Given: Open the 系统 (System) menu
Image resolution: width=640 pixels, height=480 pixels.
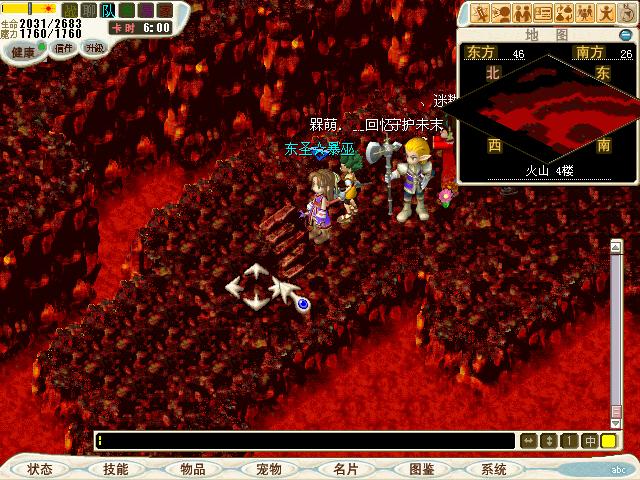Looking at the screenshot, I should tap(494, 469).
